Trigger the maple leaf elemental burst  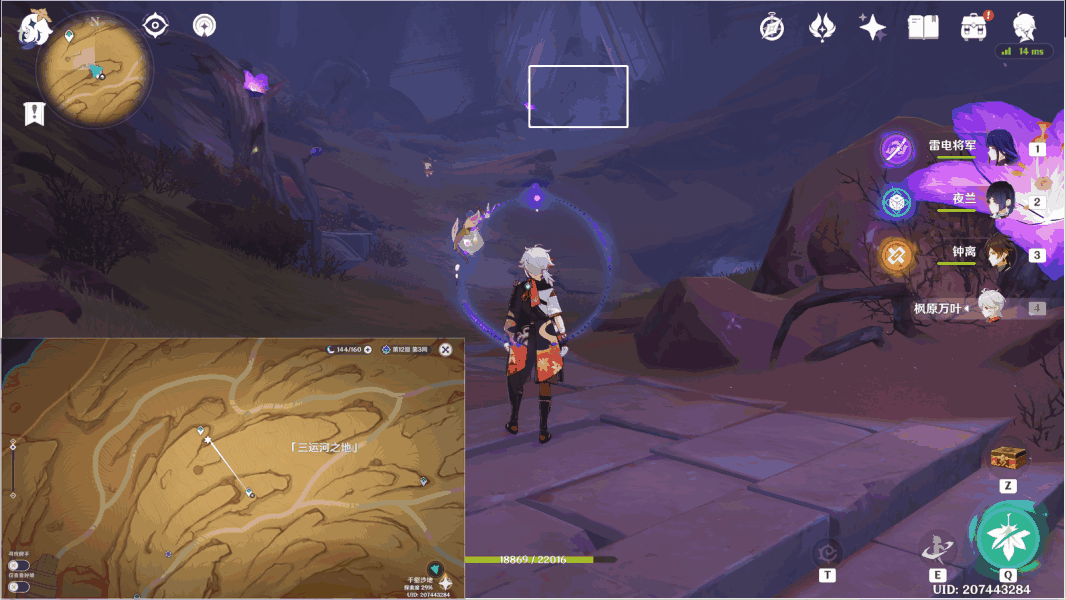coord(1008,537)
